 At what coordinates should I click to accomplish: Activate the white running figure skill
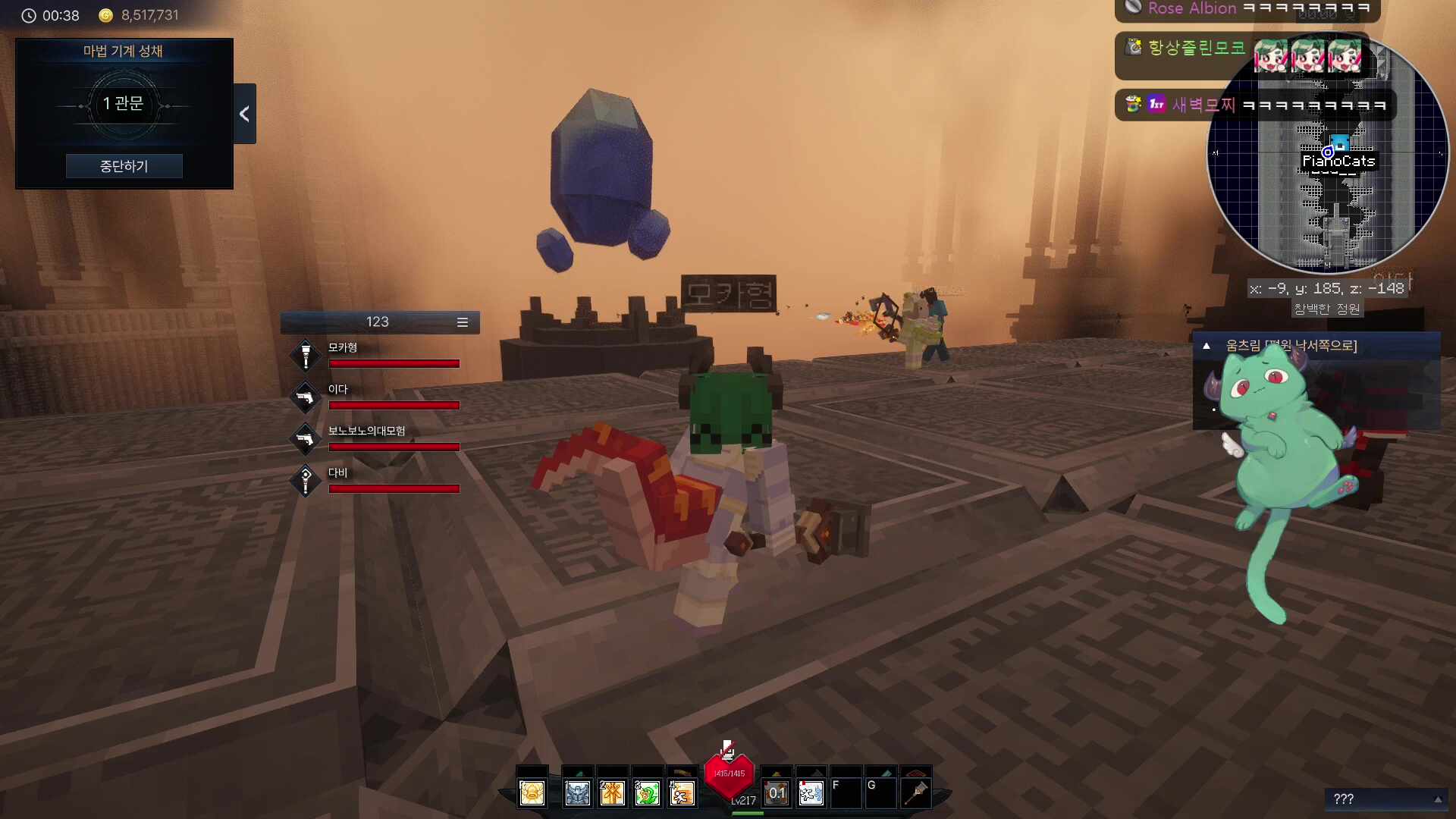pos(811,793)
